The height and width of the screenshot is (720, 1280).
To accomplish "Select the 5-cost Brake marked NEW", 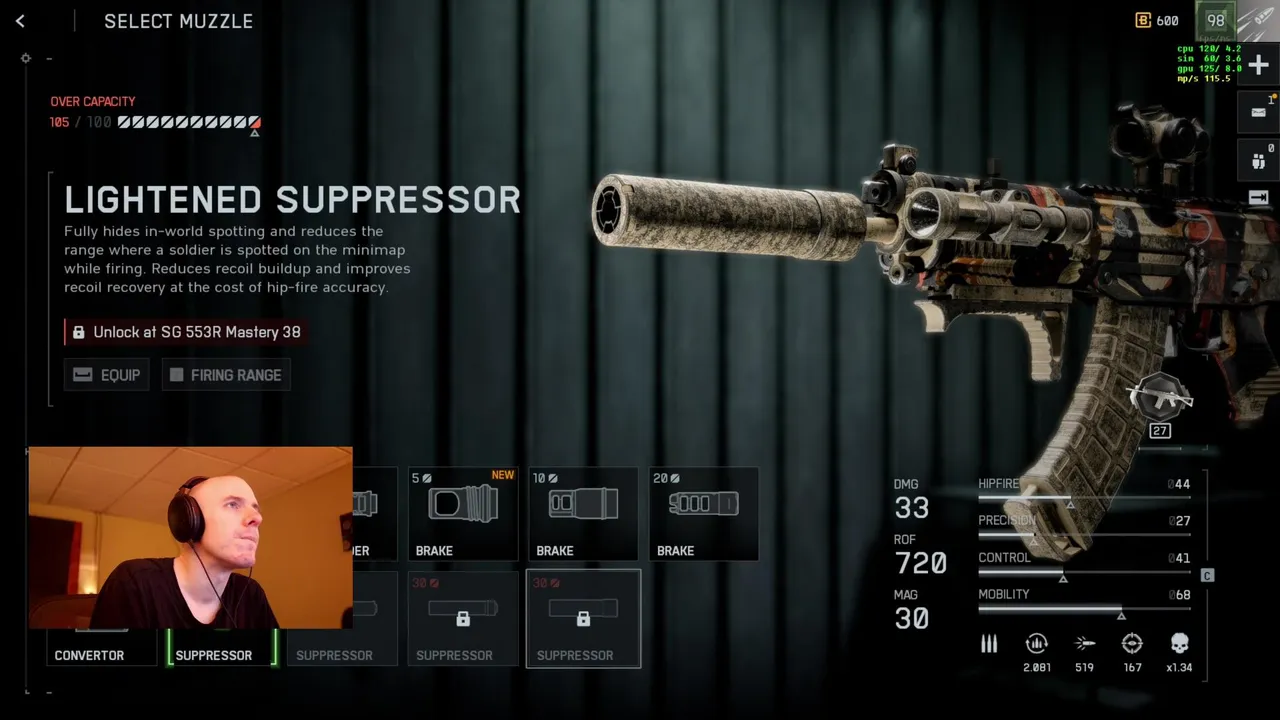I will point(463,514).
